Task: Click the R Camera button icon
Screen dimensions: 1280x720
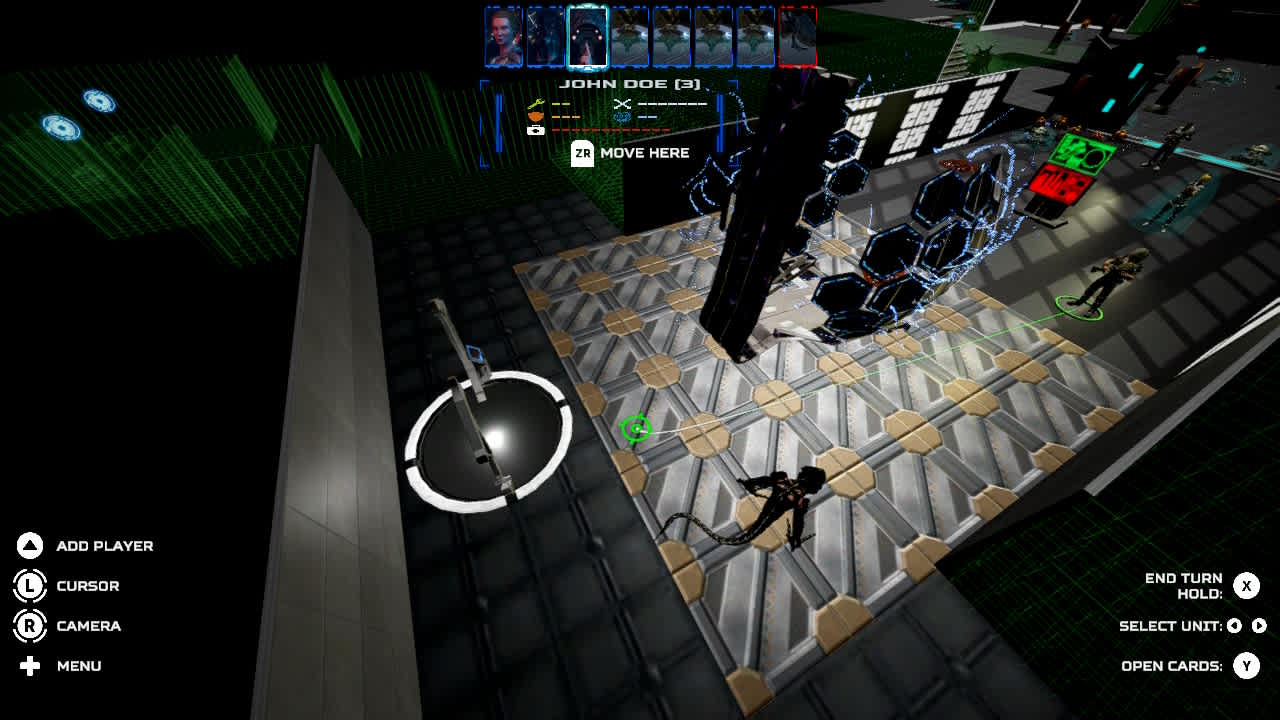Action: (30, 626)
